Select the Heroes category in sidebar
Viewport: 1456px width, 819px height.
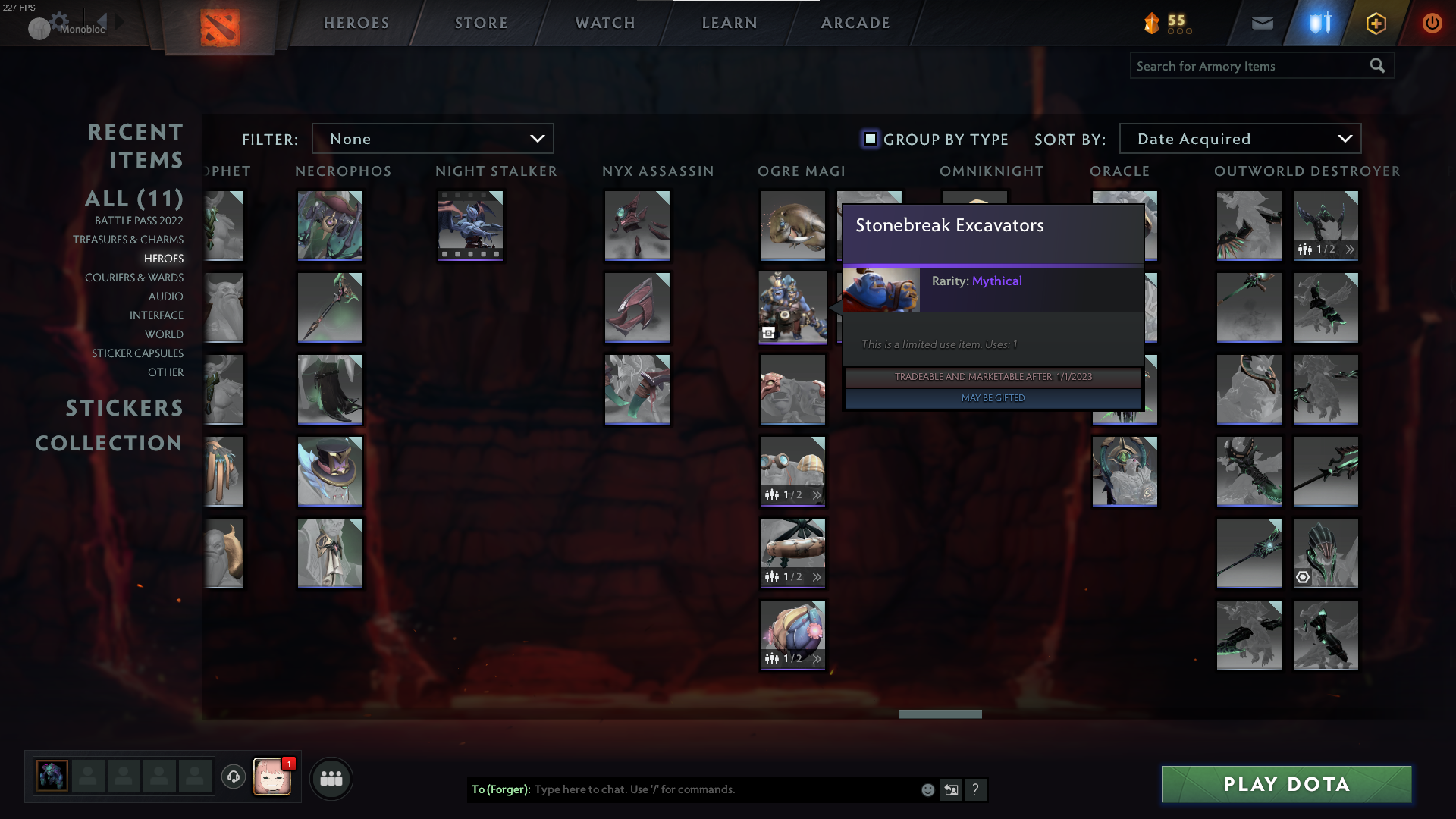[164, 259]
